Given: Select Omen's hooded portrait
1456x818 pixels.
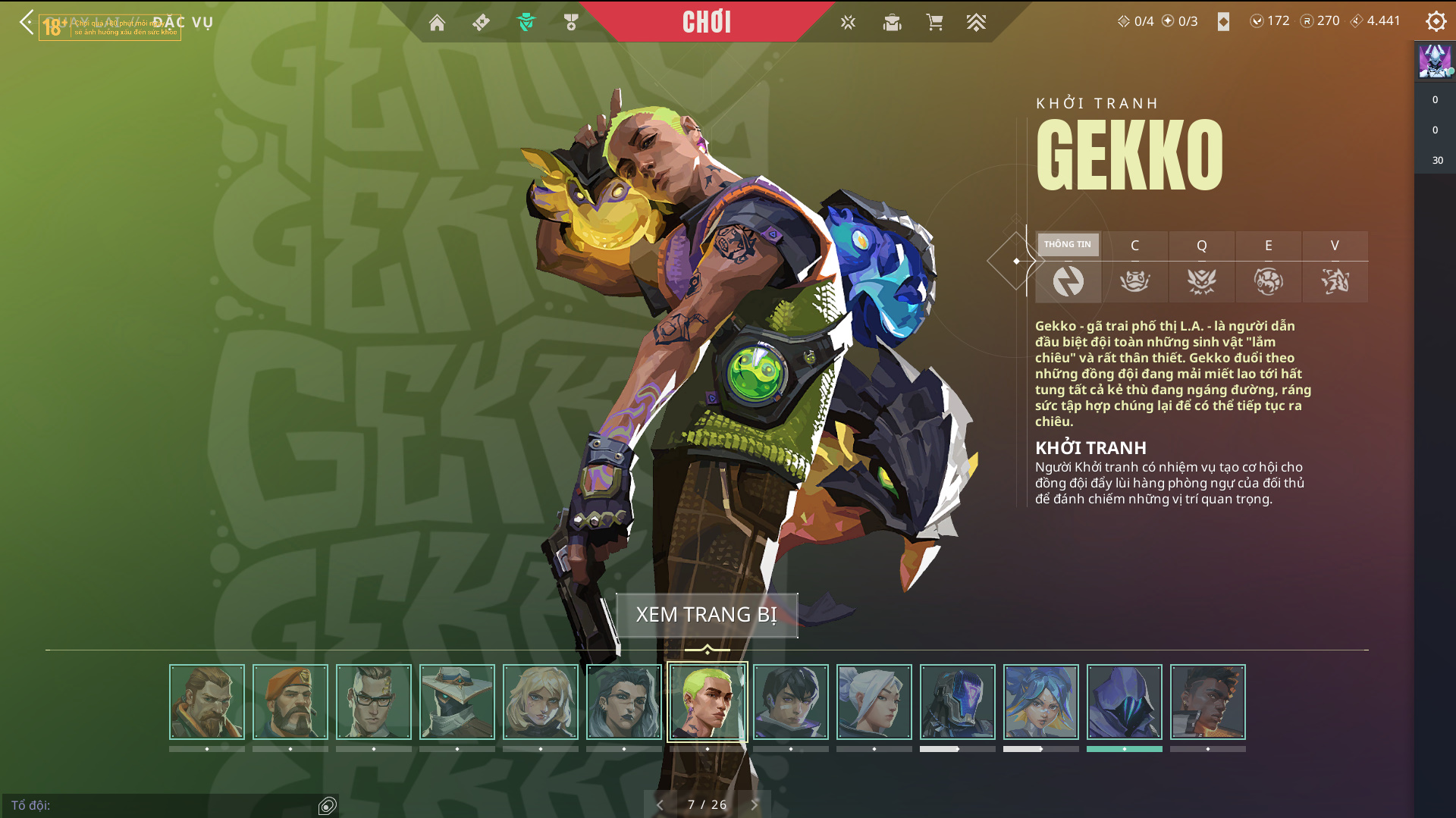Looking at the screenshot, I should (x=1125, y=701).
